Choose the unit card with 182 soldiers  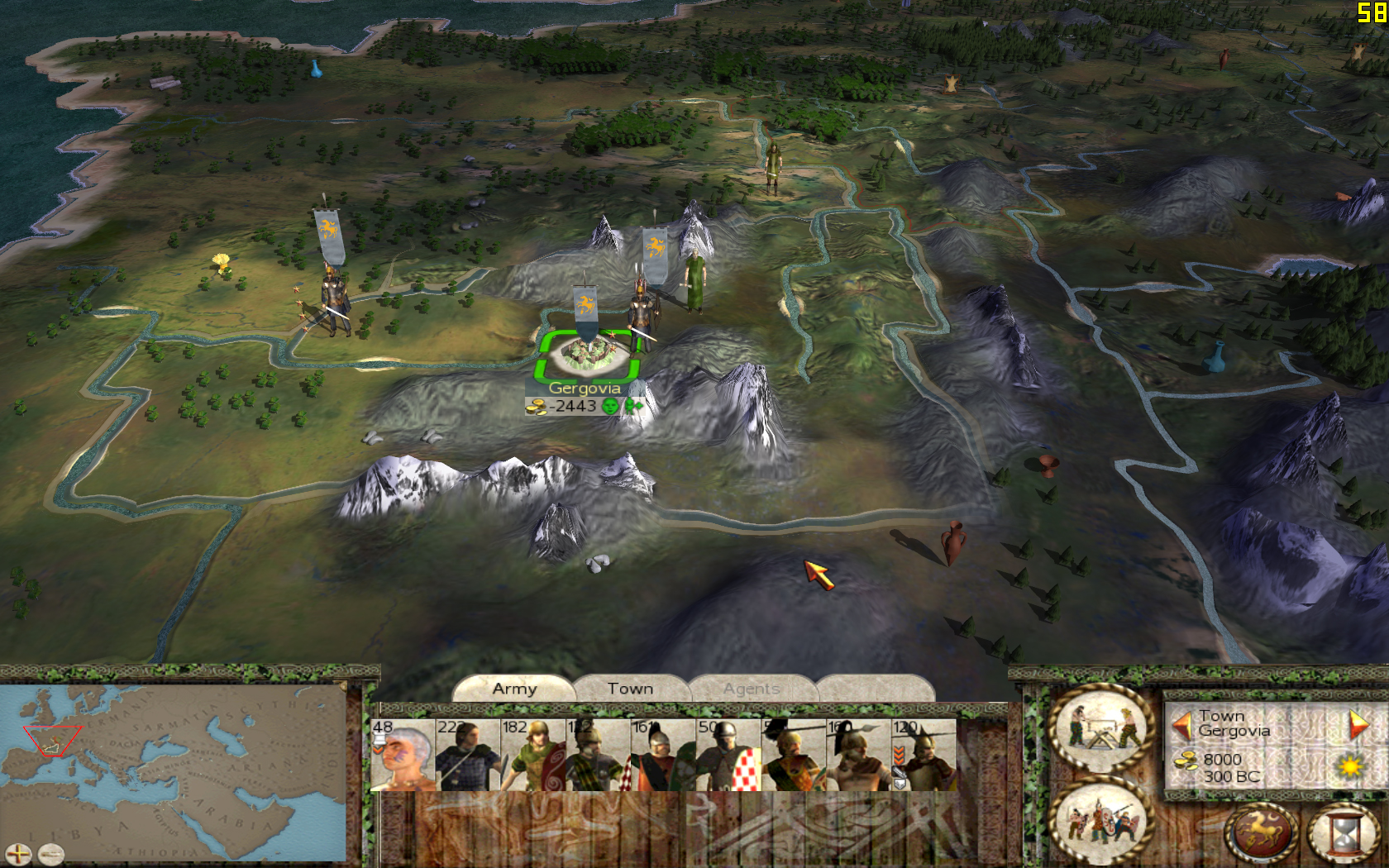tap(533, 755)
